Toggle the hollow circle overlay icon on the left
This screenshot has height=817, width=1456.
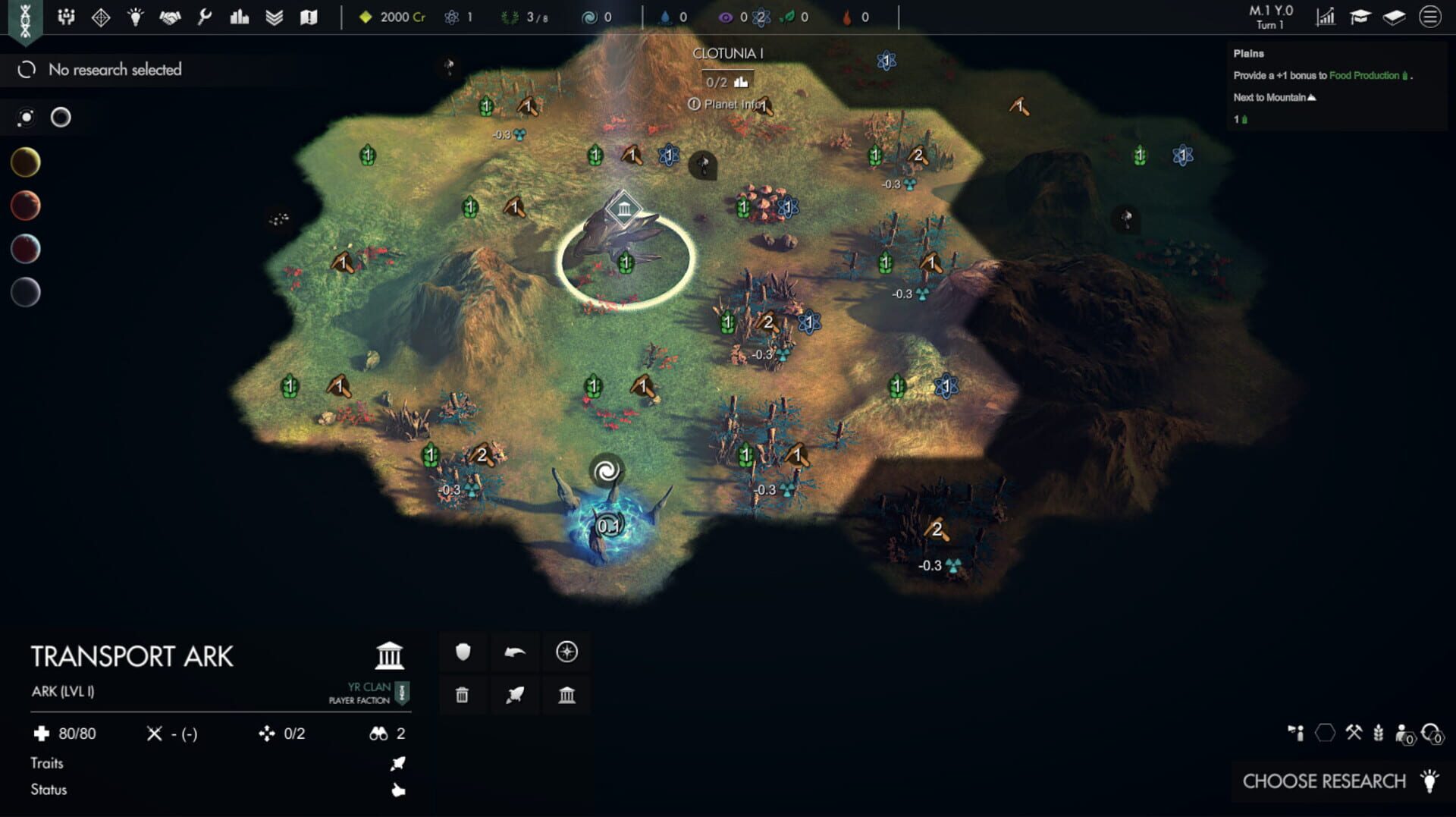pos(60,118)
